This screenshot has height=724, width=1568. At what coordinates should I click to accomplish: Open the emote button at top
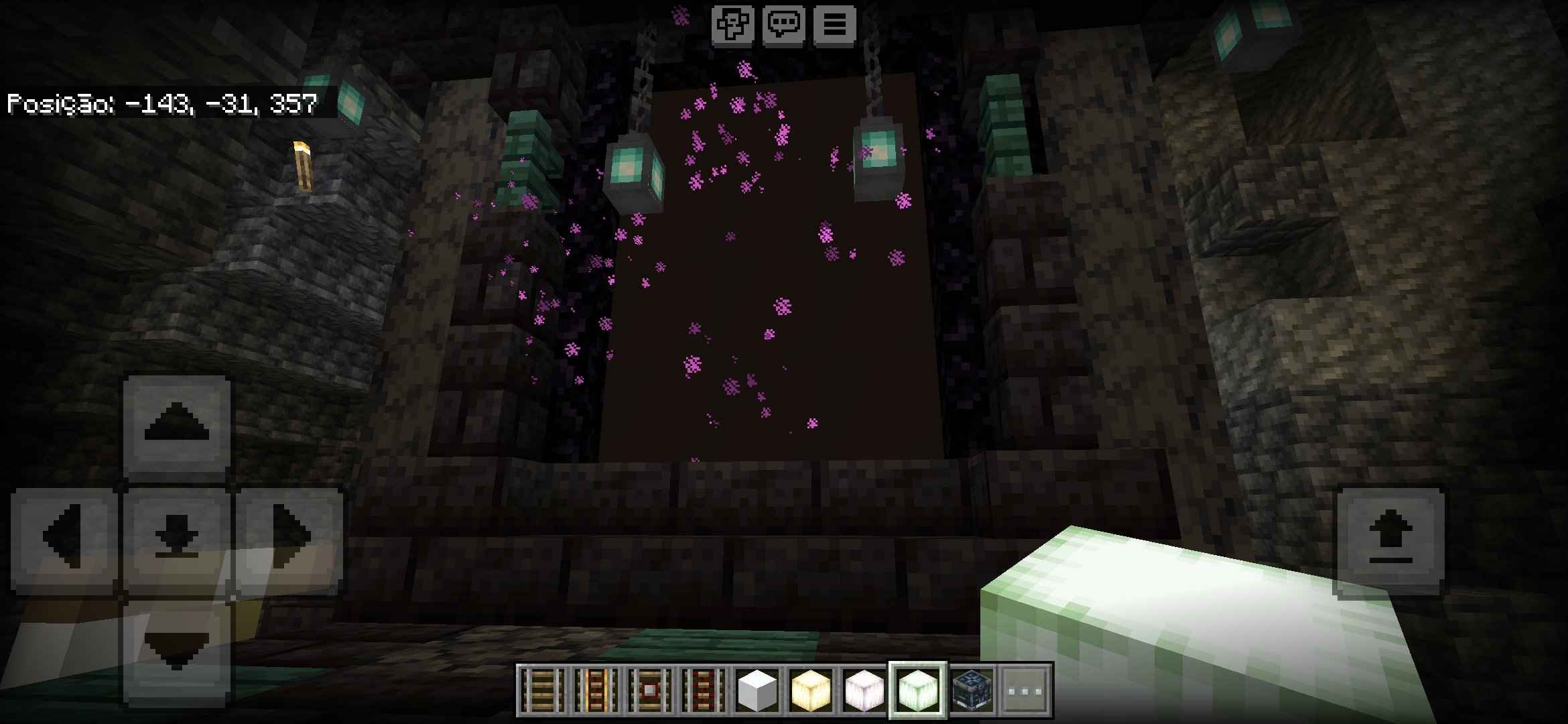(732, 25)
